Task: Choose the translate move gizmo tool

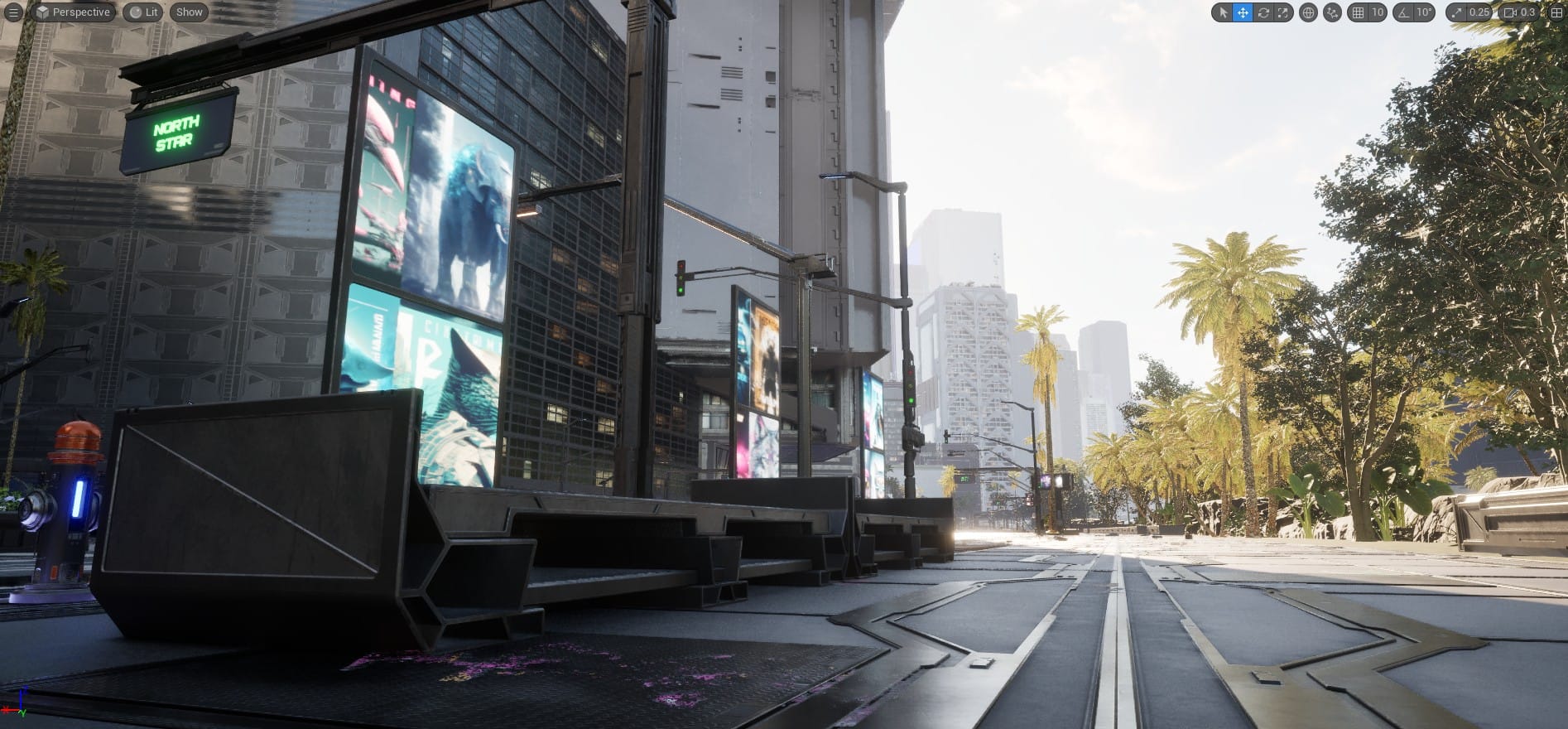Action: [1243, 12]
